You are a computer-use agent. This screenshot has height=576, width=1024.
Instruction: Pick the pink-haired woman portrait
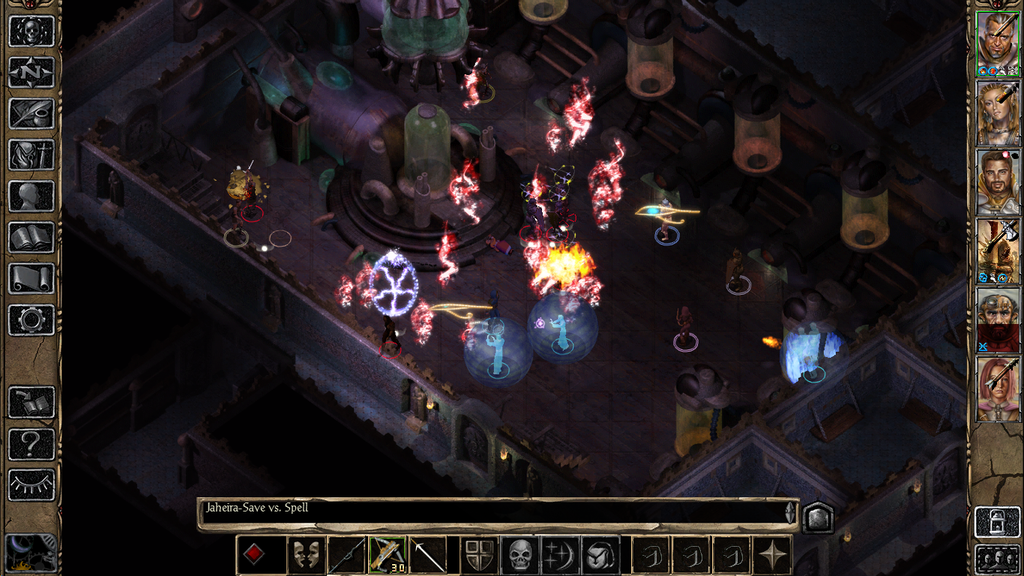(x=997, y=389)
